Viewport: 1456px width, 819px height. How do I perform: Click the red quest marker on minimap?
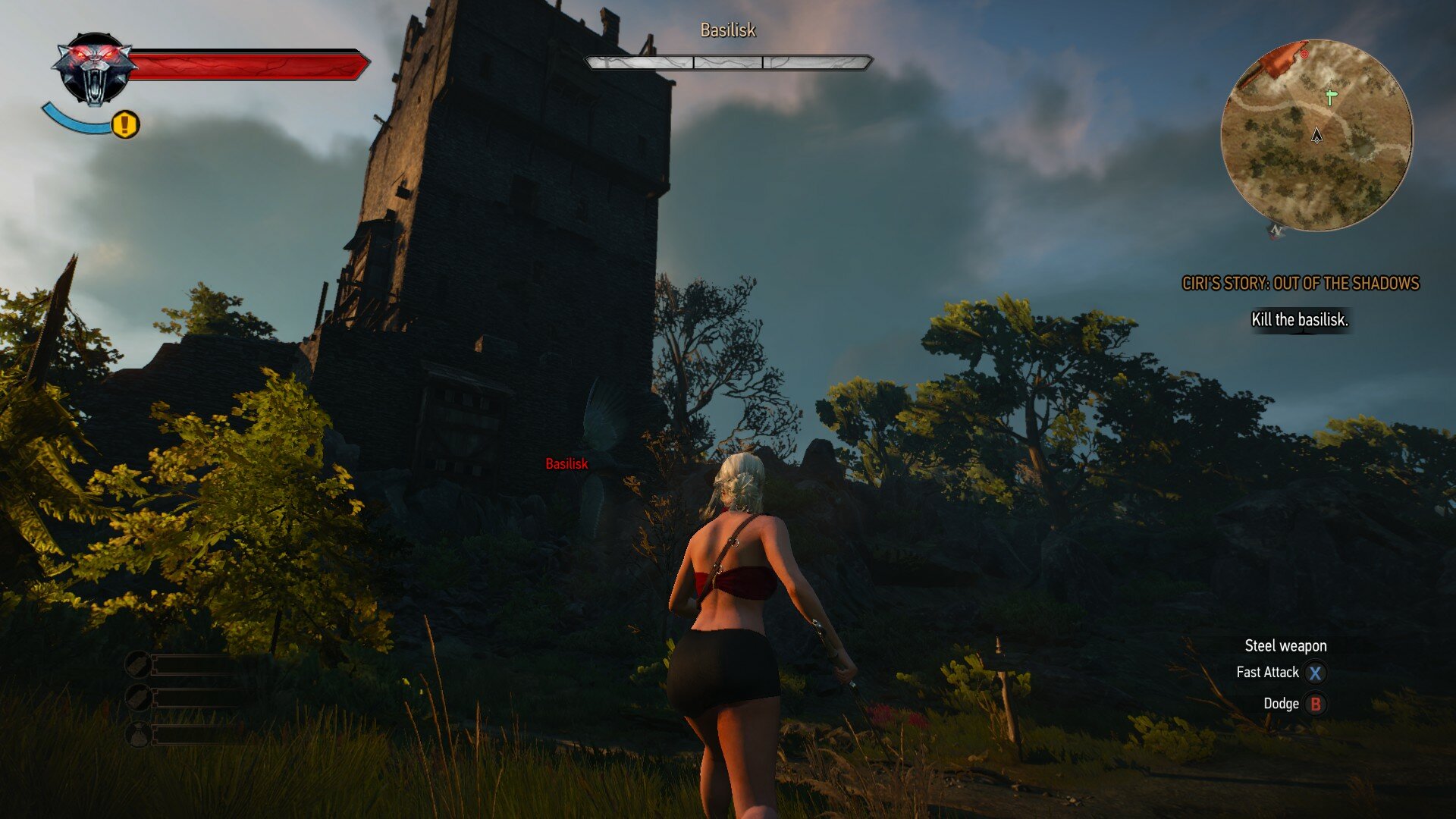[x=1304, y=55]
